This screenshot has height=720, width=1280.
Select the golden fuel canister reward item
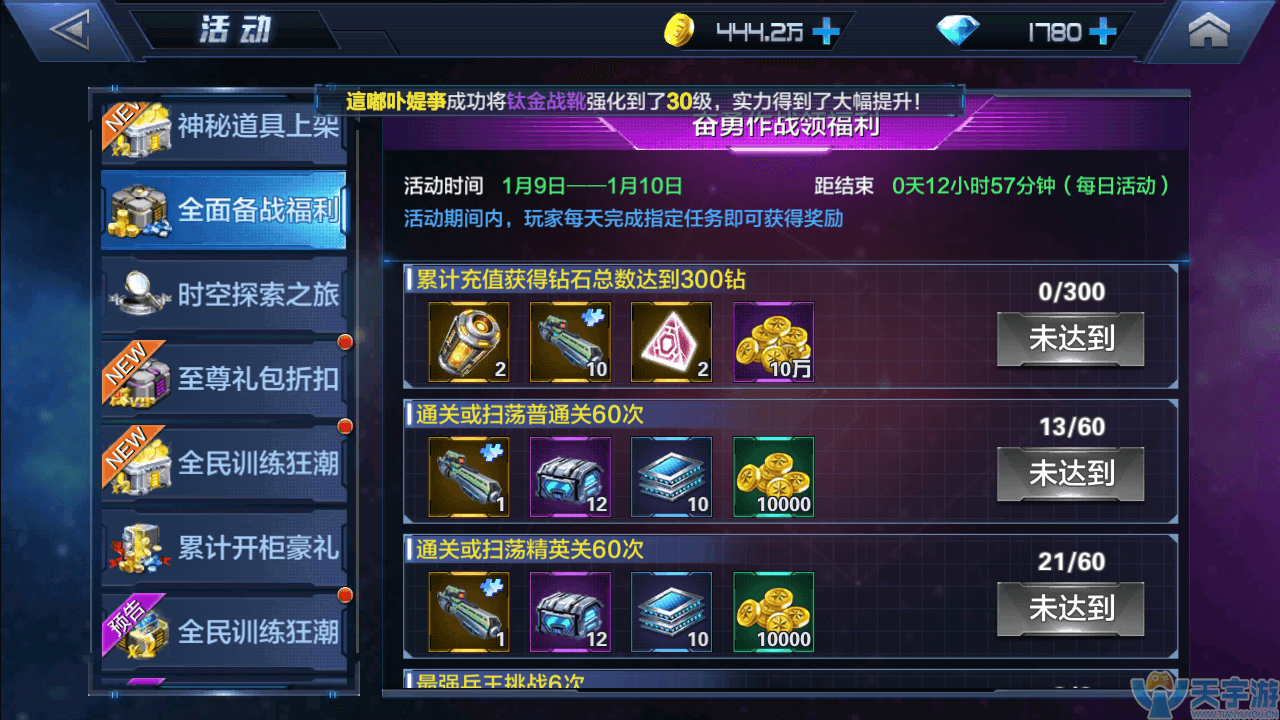469,343
